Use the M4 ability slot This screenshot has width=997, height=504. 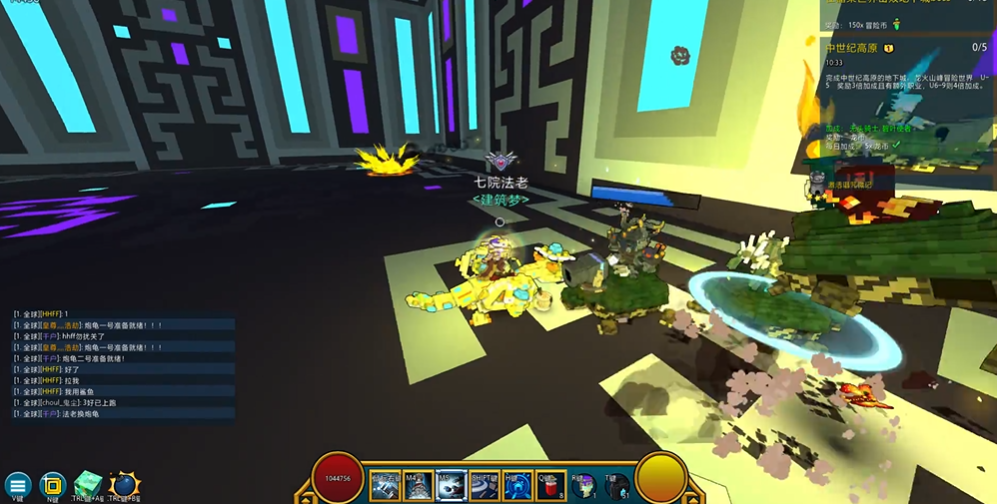pyautogui.click(x=418, y=485)
